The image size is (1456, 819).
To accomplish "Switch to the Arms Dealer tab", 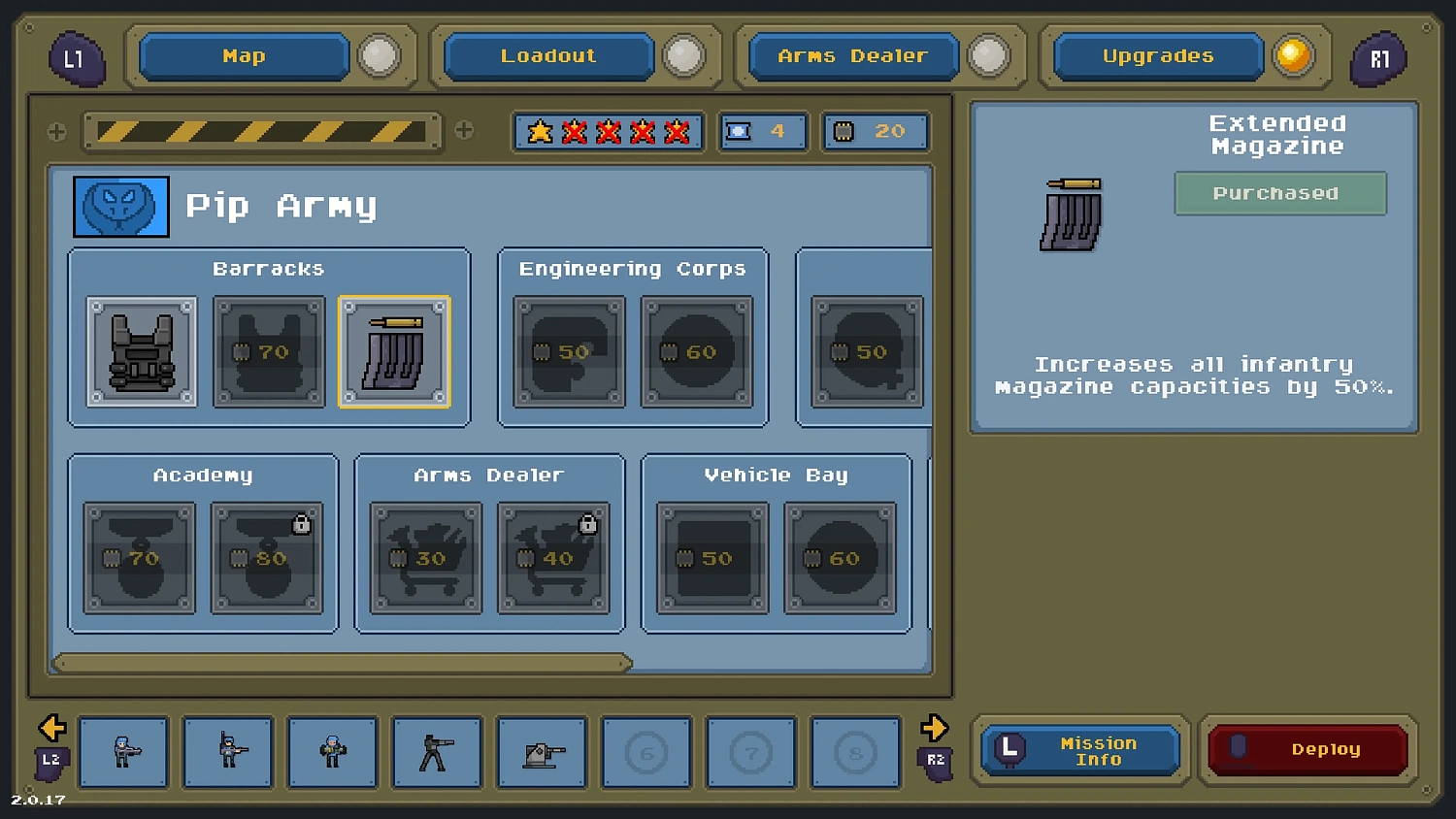I will coord(851,55).
